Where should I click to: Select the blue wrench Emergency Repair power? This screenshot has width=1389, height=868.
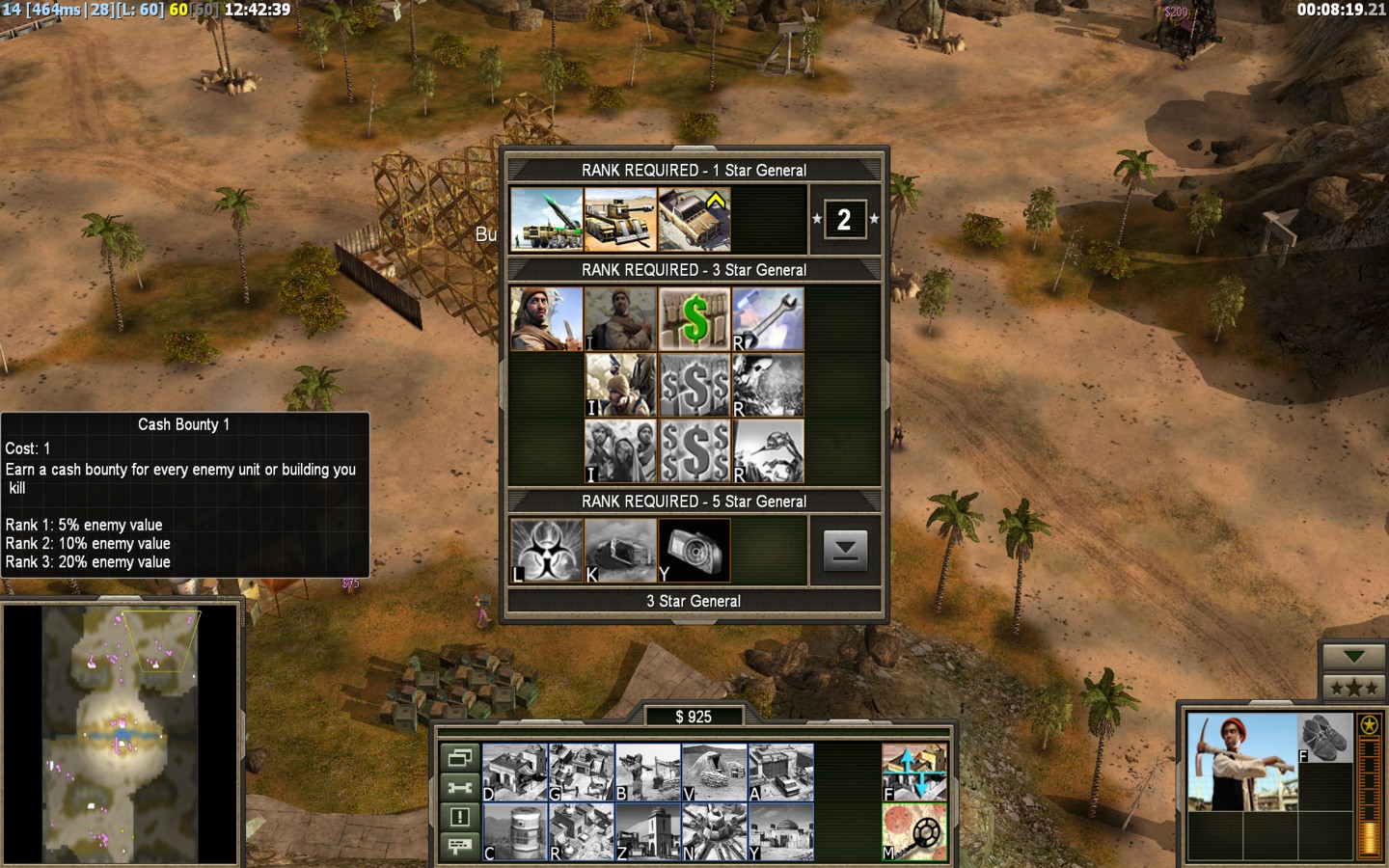pos(768,319)
